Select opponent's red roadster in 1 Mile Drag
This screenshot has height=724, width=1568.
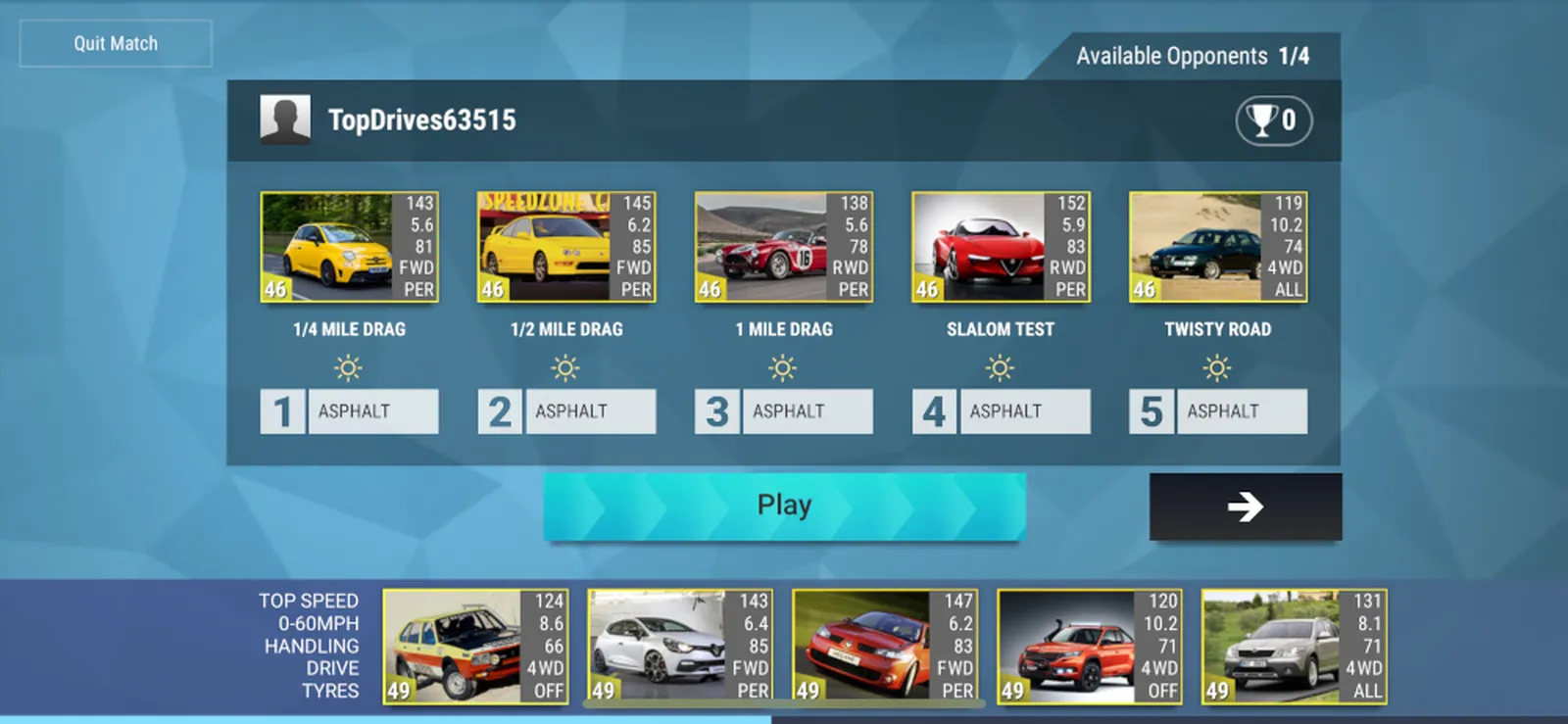tap(783, 247)
